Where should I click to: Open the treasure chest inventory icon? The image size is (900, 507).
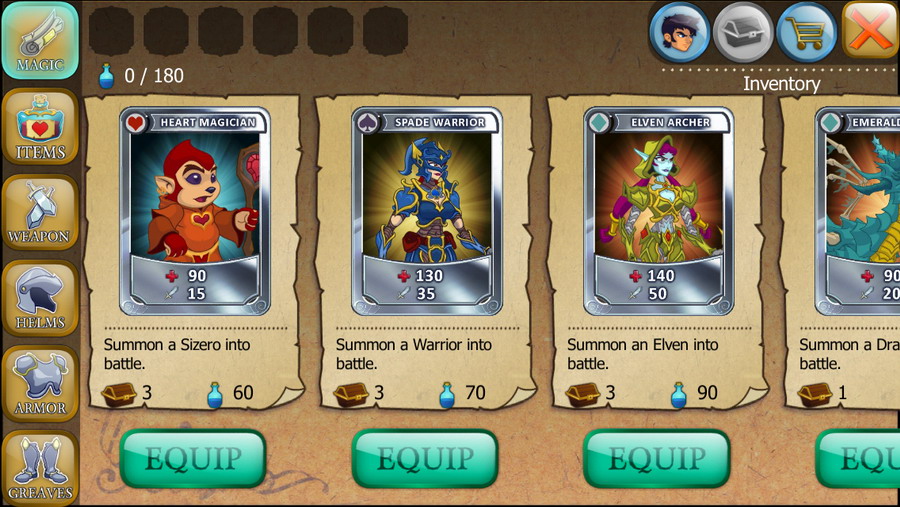[743, 32]
